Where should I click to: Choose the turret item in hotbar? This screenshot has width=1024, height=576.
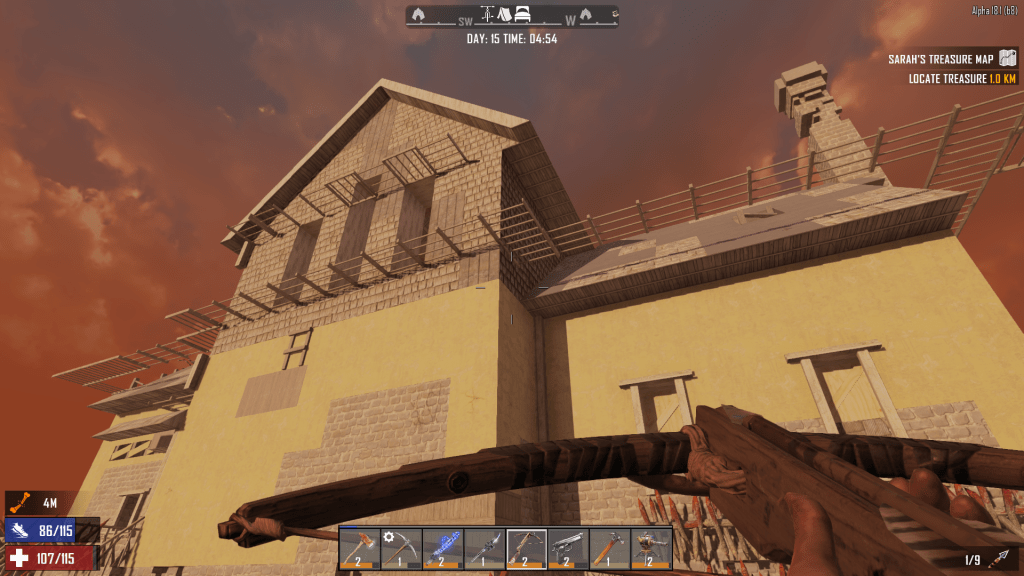click(x=652, y=549)
